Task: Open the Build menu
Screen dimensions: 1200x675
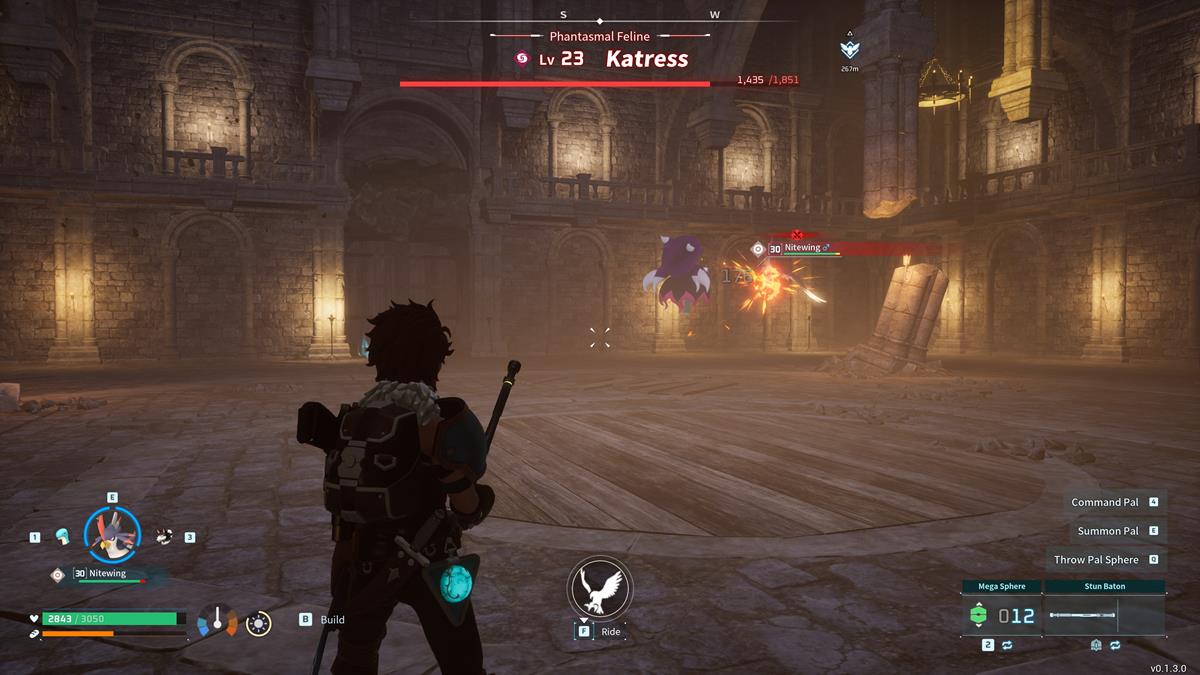Action: [322, 620]
